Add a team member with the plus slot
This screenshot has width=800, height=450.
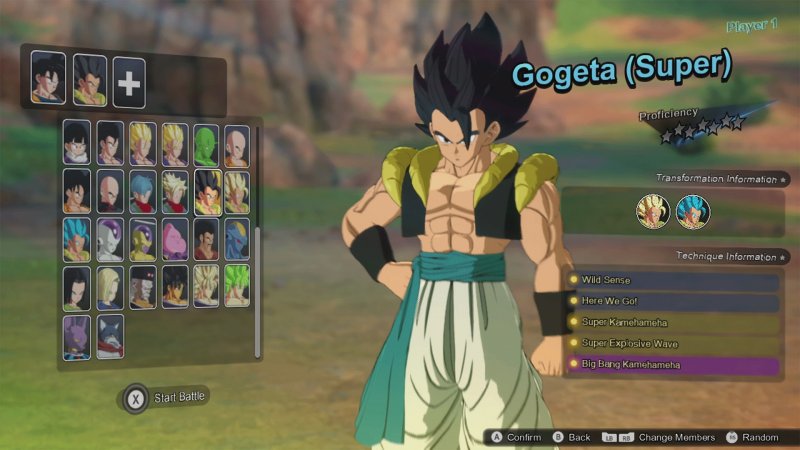pos(129,82)
